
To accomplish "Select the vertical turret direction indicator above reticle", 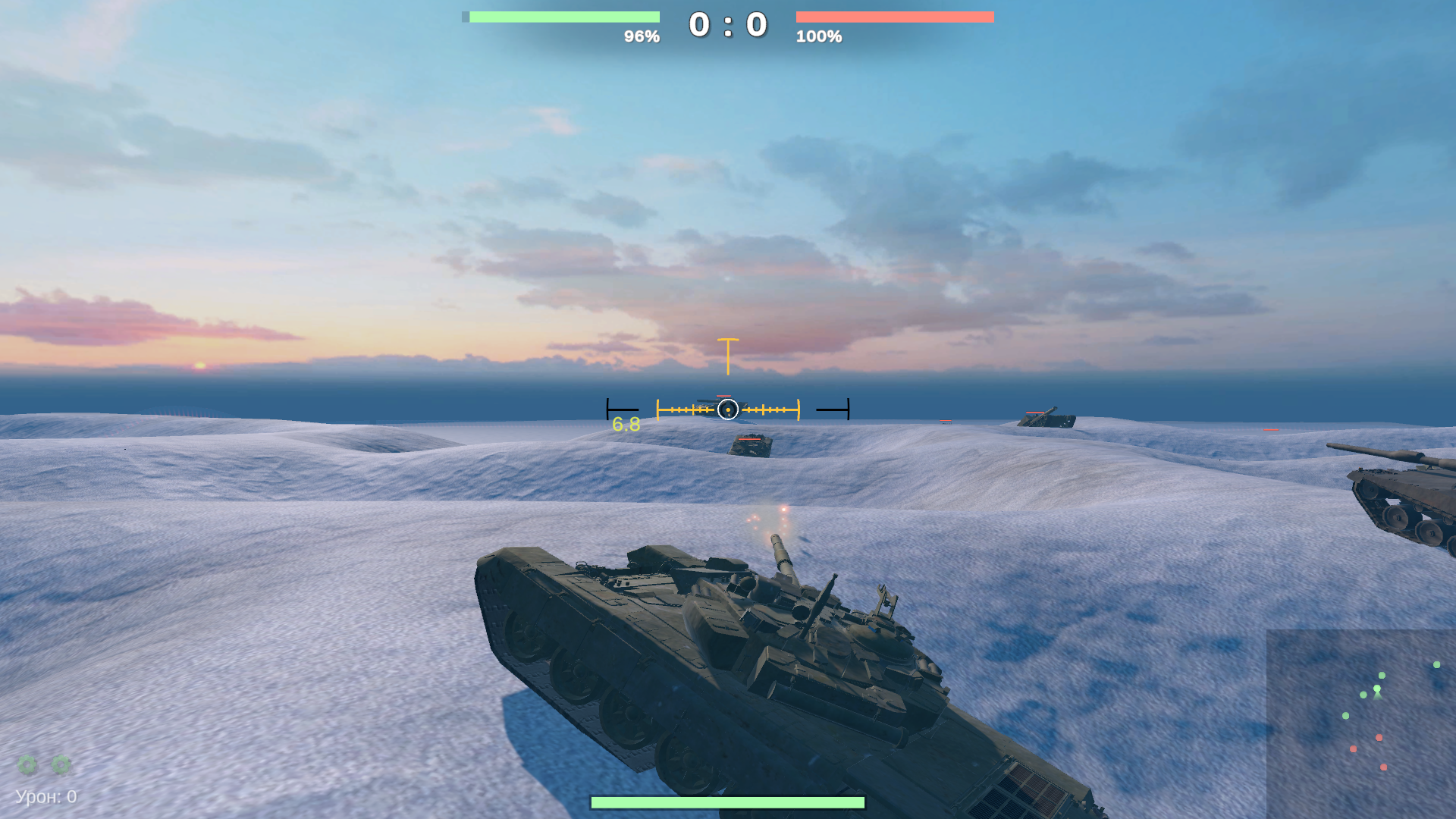I will tap(727, 355).
